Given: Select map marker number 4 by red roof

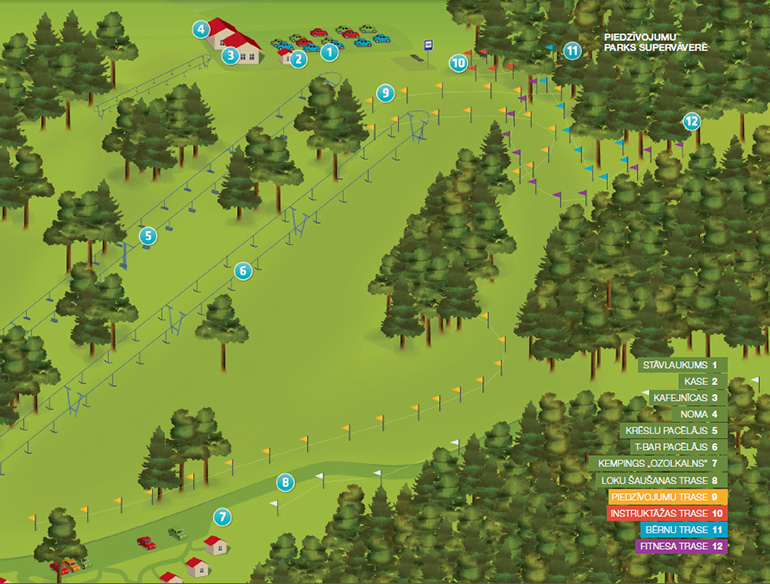Looking at the screenshot, I should pos(202,29).
